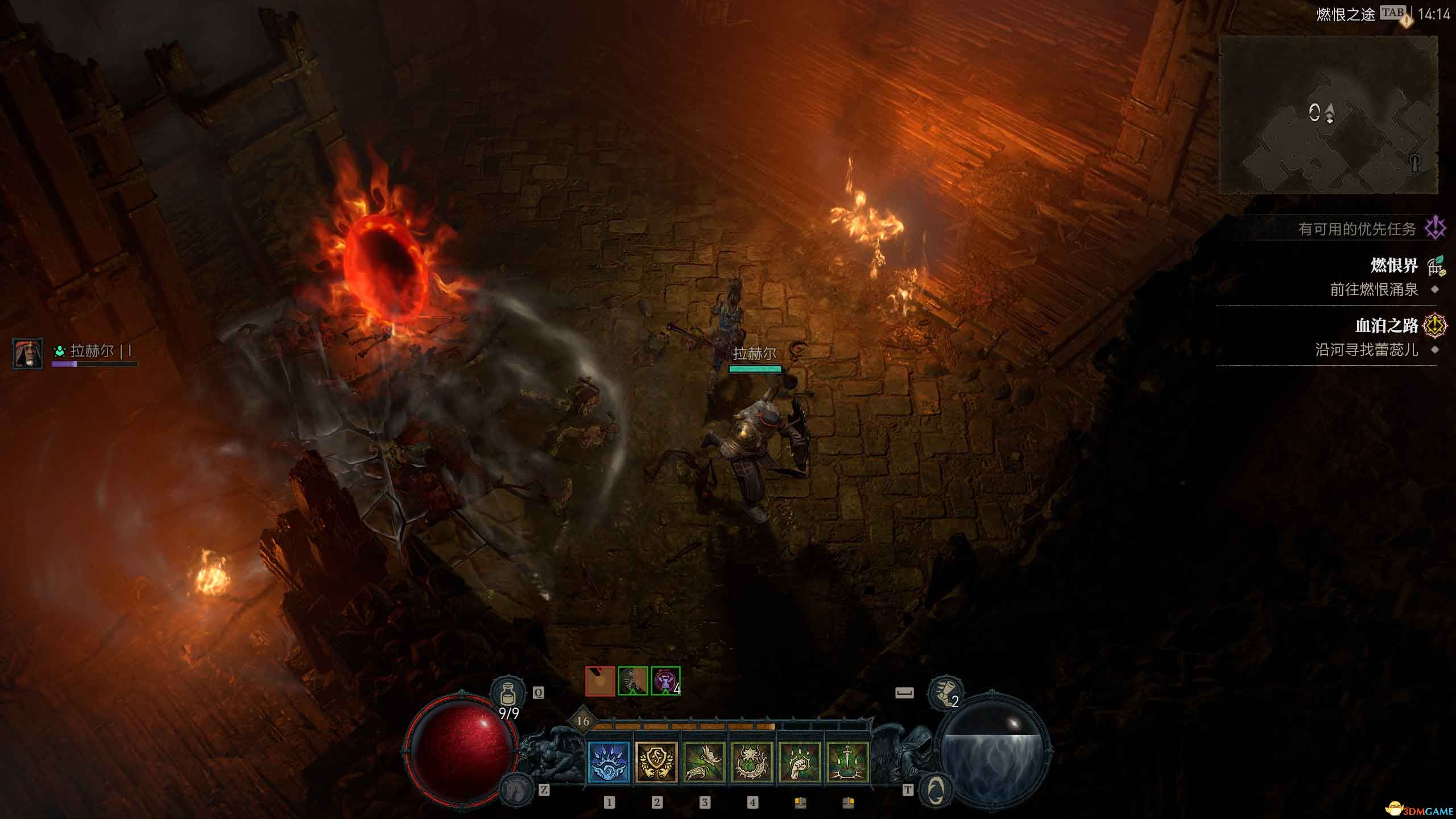The image size is (1456, 819).
Task: Select the 血泊之路 quest tracker entry
Action: point(1387,326)
